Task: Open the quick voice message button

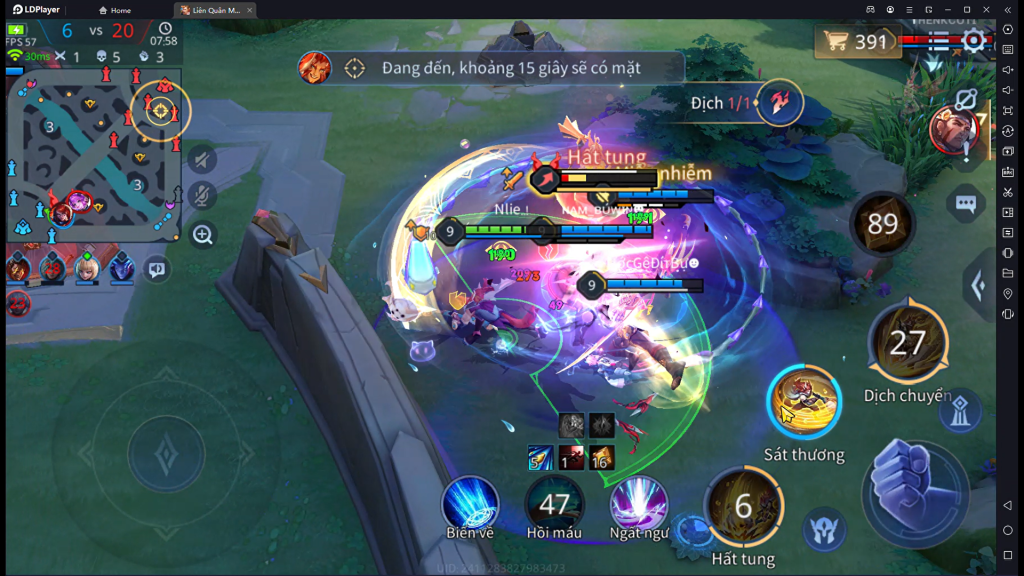Action: [156, 268]
